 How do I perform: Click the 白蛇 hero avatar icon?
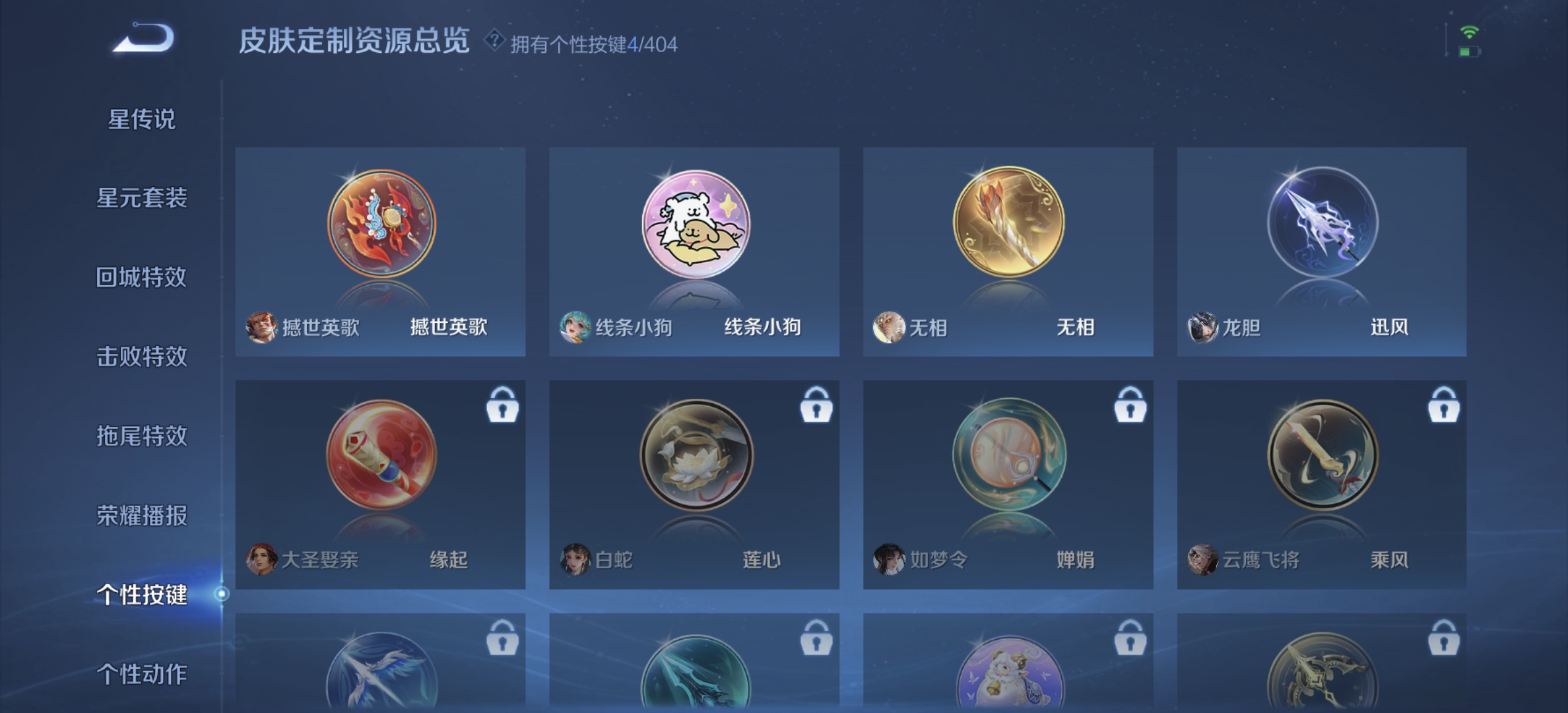click(x=576, y=560)
